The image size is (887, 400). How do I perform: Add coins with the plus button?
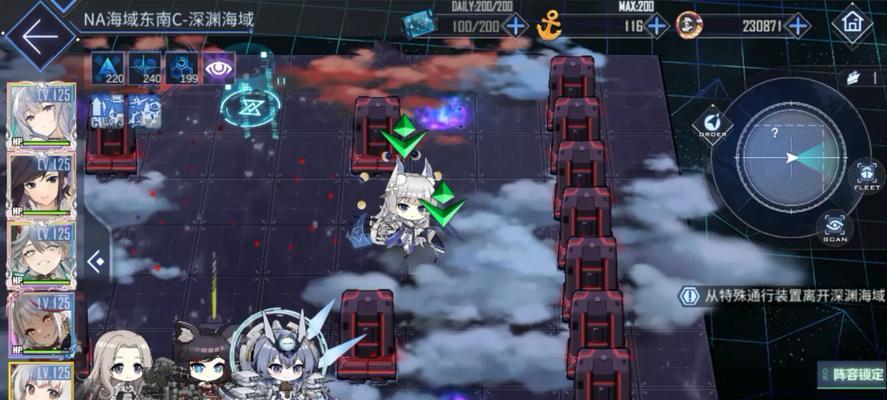click(x=797, y=25)
